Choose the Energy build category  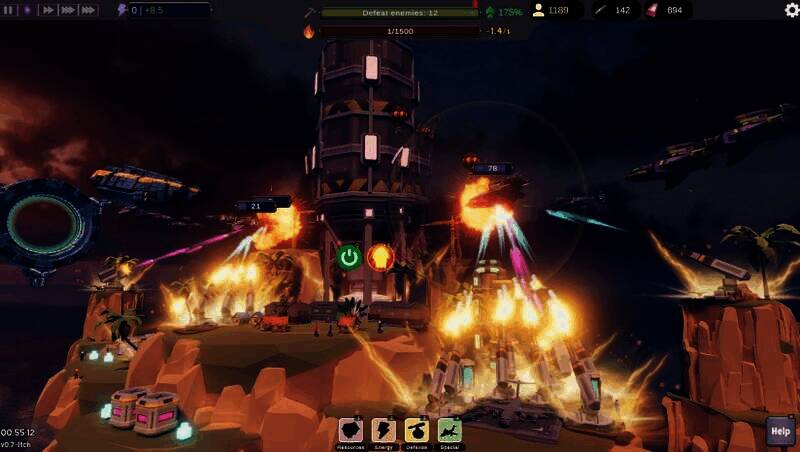pos(384,431)
